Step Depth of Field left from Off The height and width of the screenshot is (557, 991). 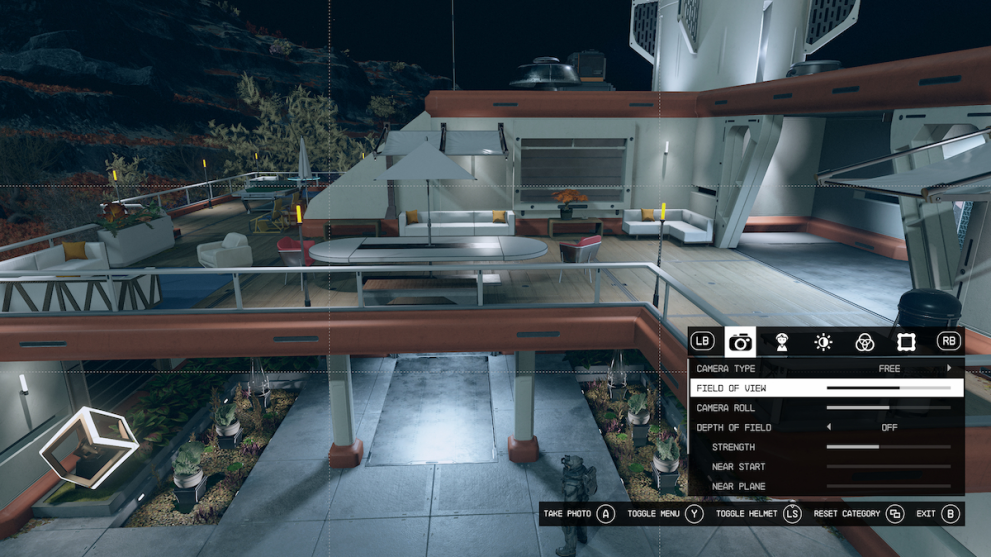828,427
